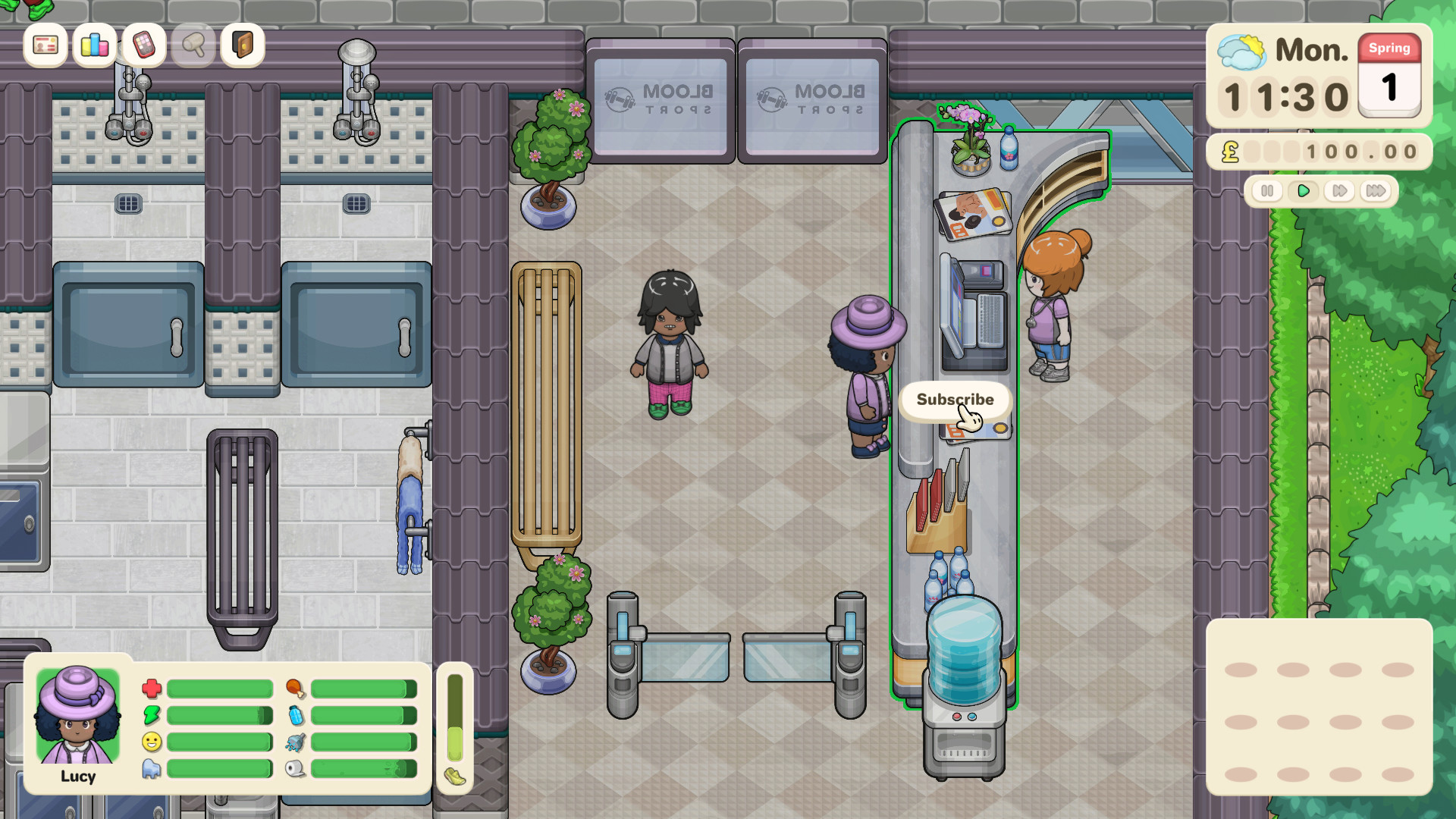Resume play at normal speed

tap(1304, 192)
